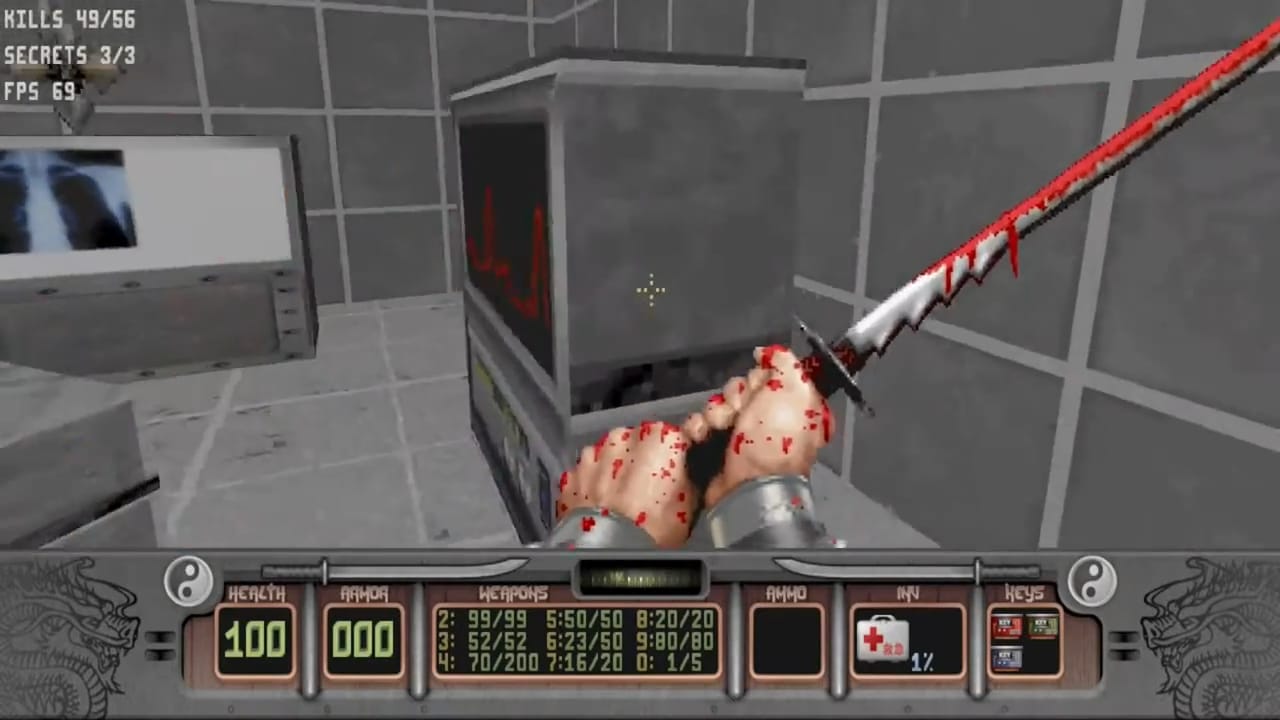
Task: Click the 1% inventory charge readout
Action: pos(921,662)
